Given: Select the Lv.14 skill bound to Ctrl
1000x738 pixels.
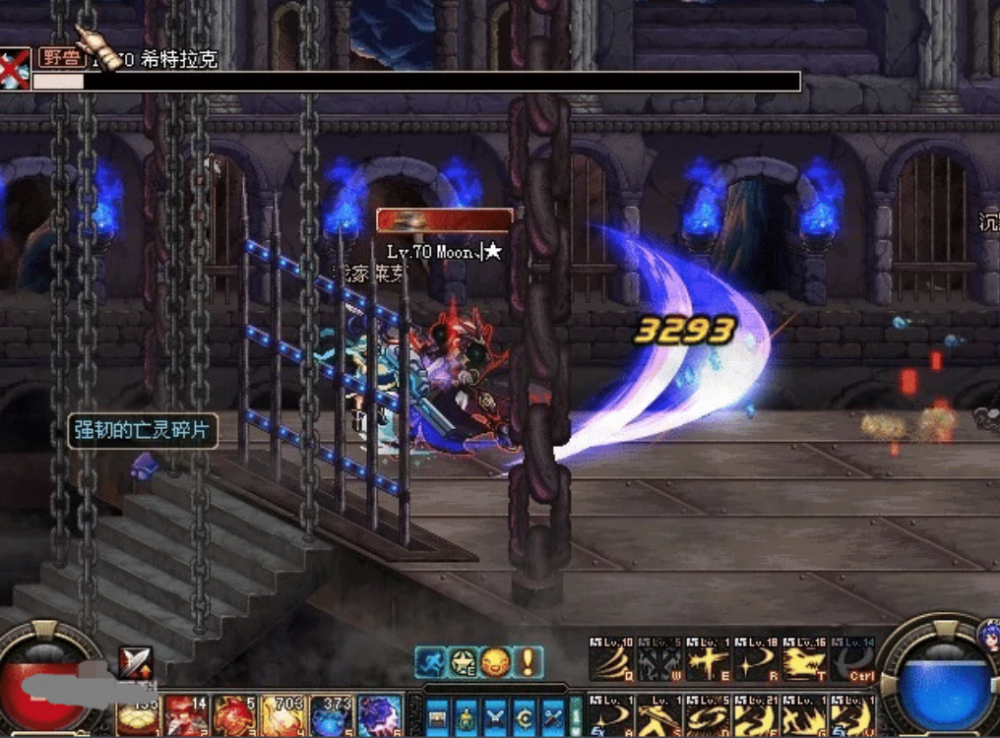Looking at the screenshot, I should tap(853, 659).
